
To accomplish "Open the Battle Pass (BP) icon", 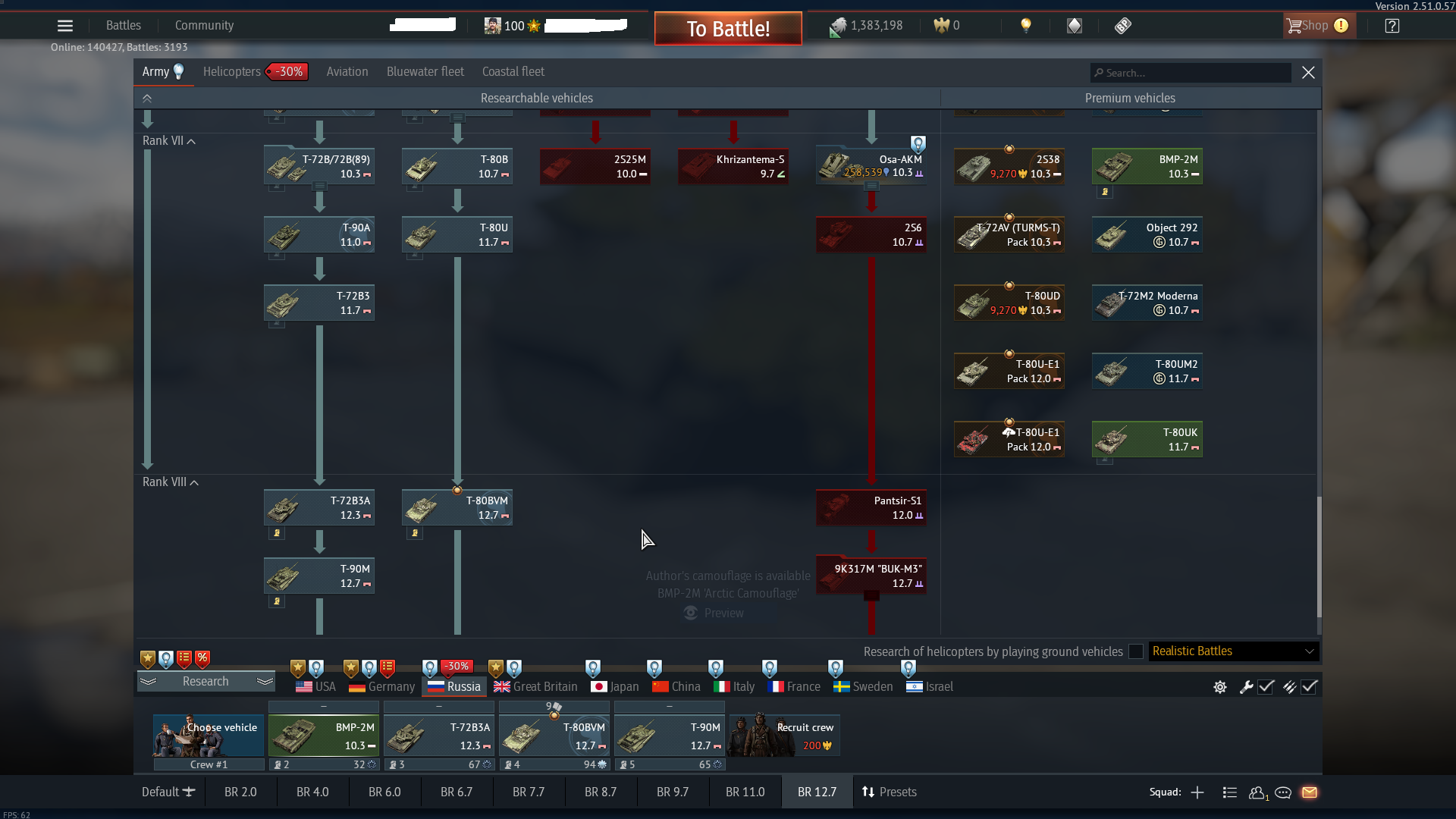I will coord(1122,25).
